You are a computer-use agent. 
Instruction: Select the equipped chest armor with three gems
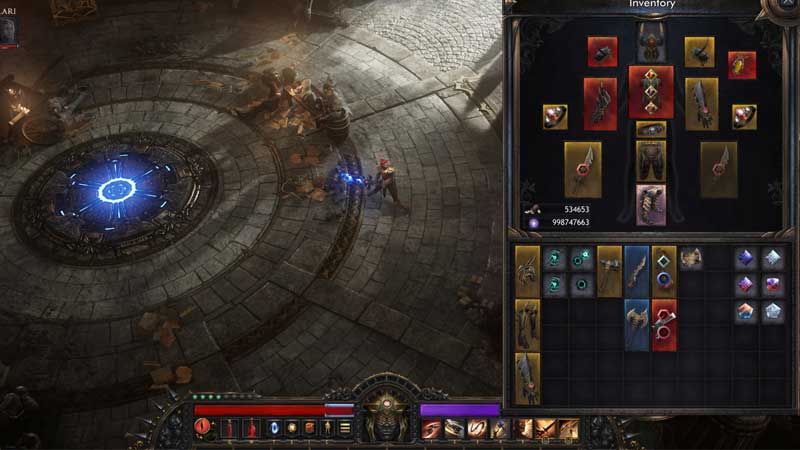[650, 92]
